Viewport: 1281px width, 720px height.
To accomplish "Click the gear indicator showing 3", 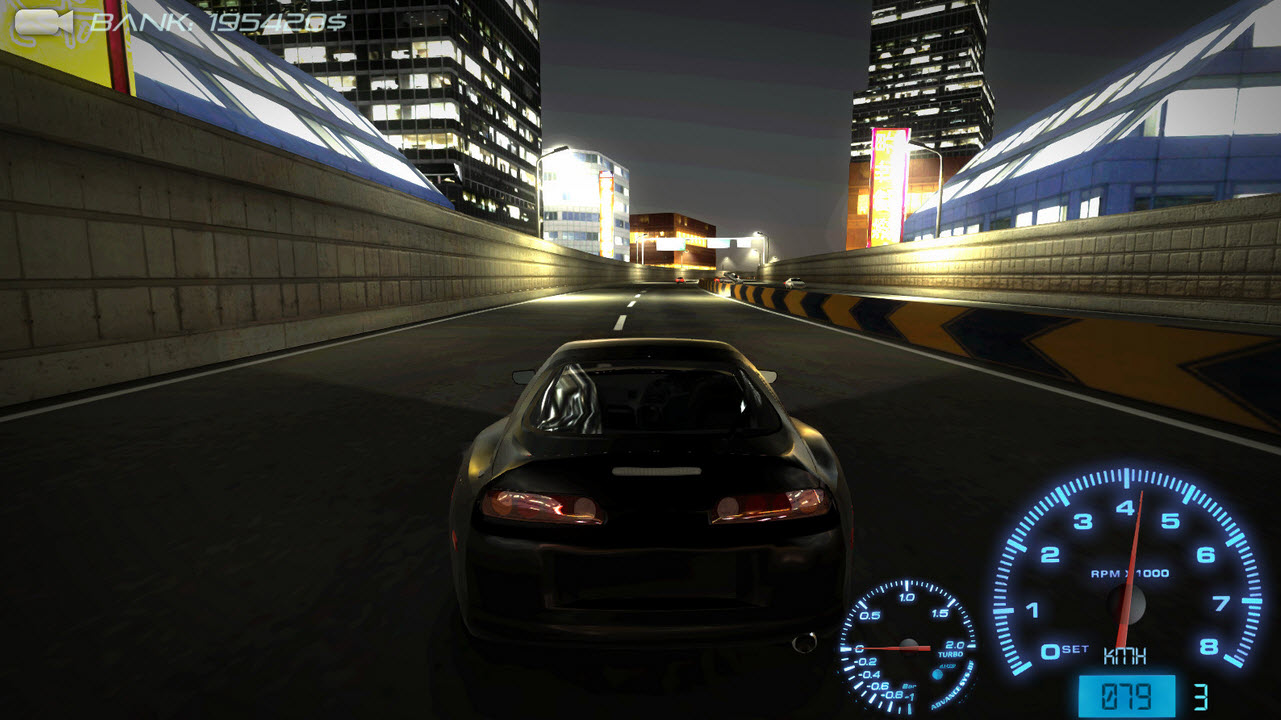I will click(x=1202, y=695).
